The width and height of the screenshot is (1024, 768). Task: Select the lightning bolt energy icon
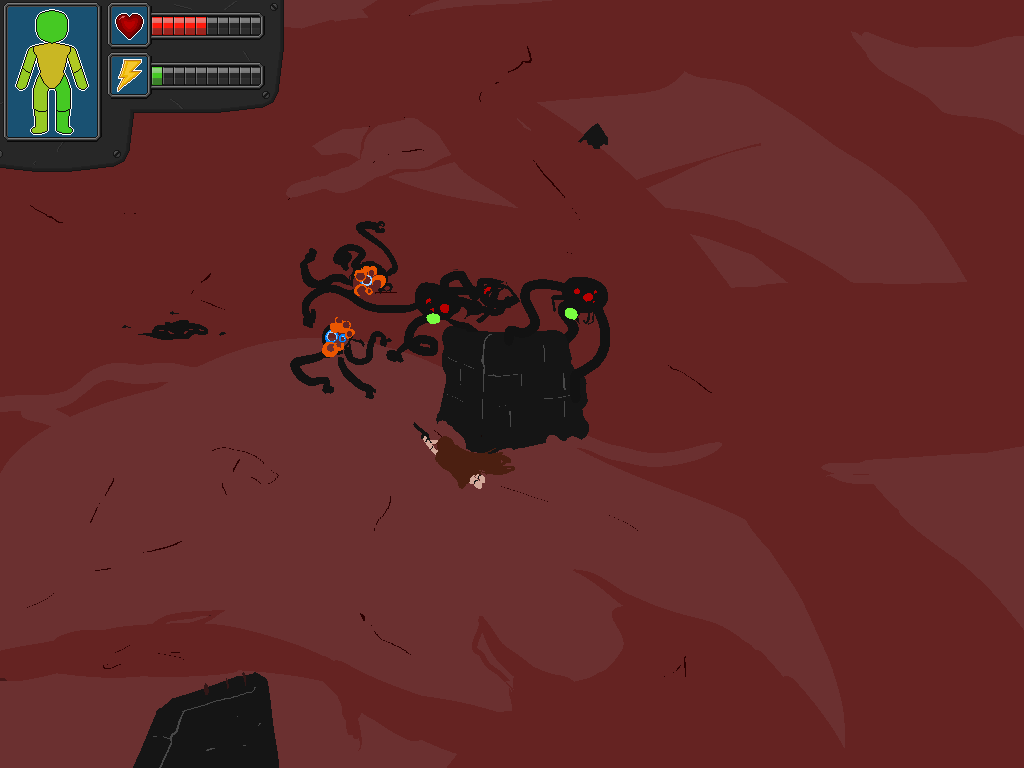[129, 75]
